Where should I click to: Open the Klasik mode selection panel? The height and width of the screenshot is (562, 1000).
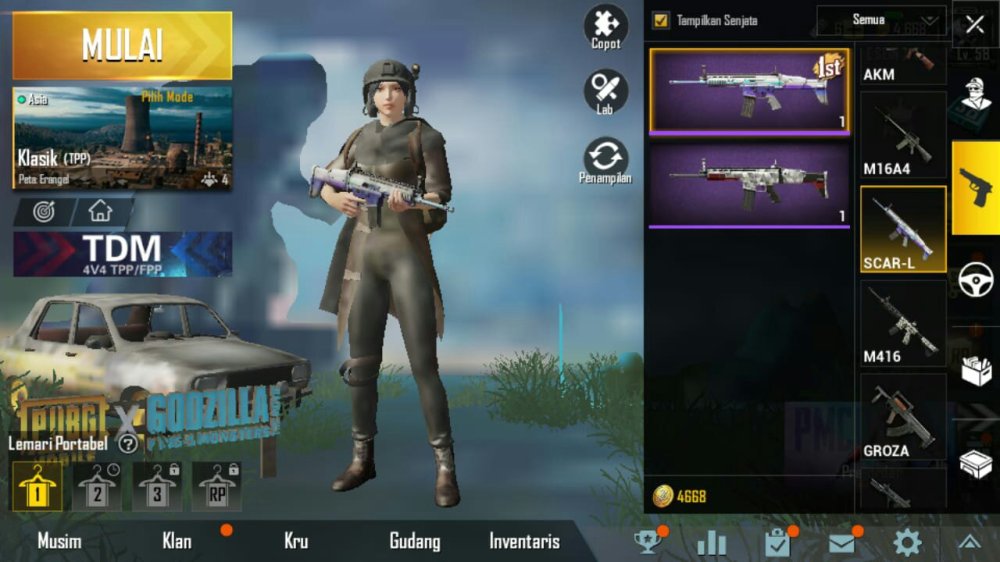pyautogui.click(x=122, y=138)
